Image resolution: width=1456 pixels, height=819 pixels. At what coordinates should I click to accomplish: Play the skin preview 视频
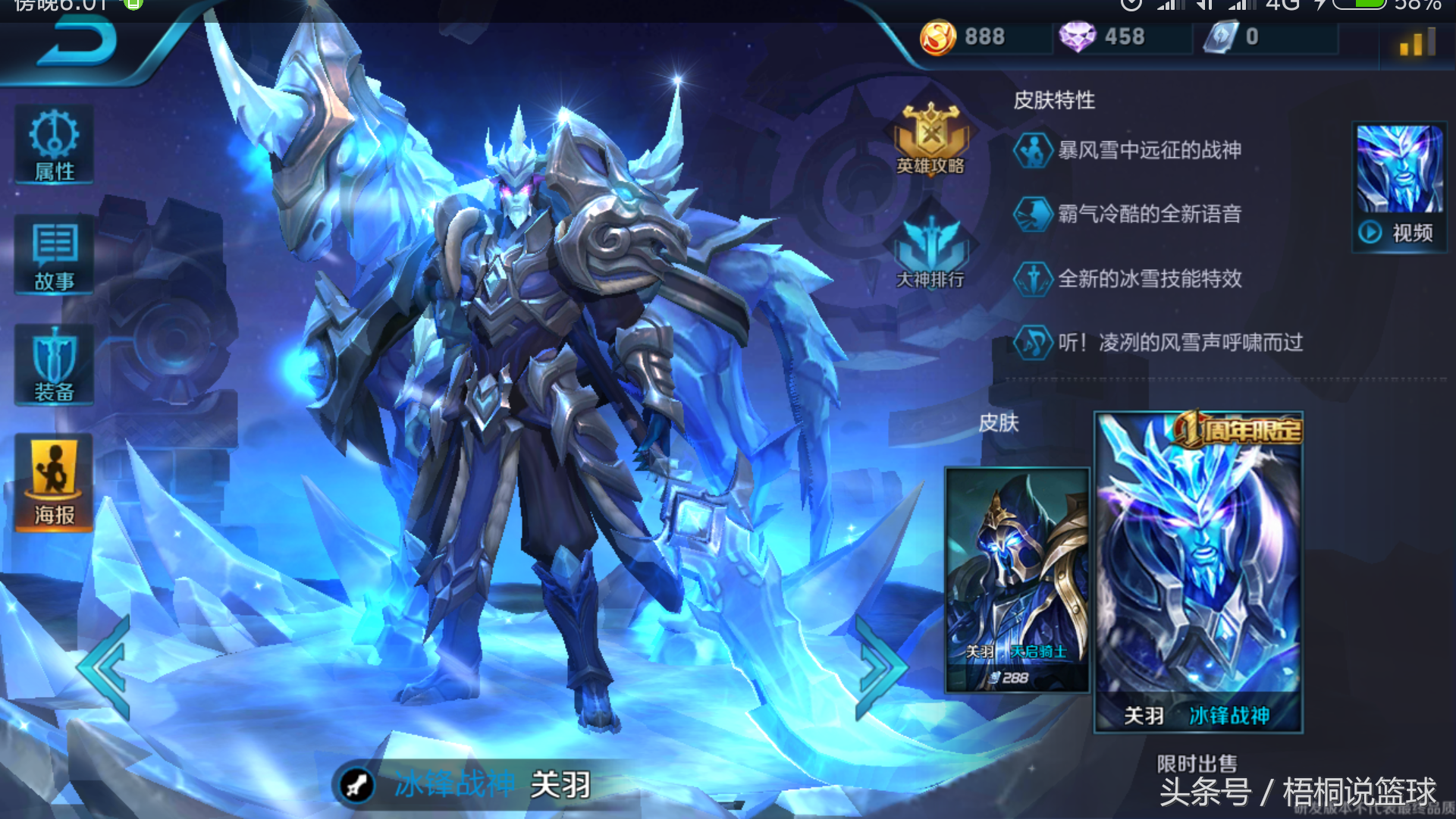click(x=1399, y=187)
